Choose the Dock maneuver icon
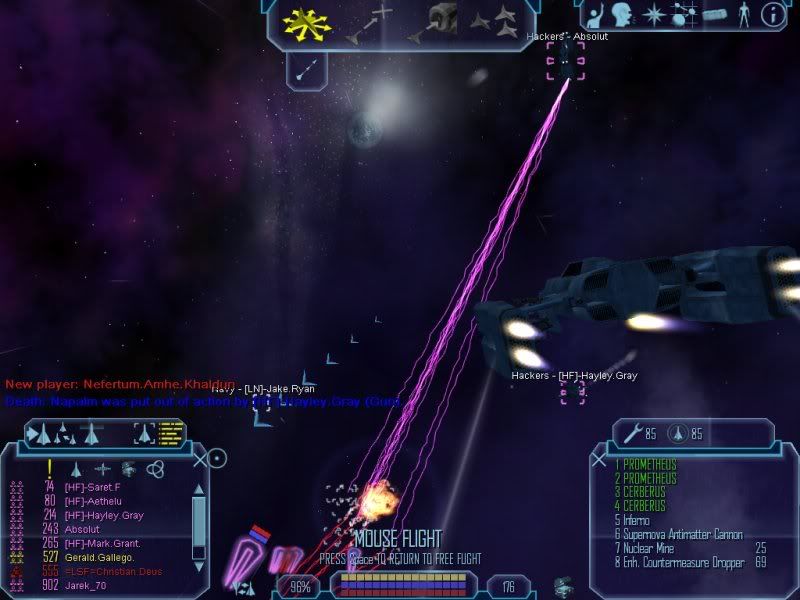 click(x=438, y=20)
